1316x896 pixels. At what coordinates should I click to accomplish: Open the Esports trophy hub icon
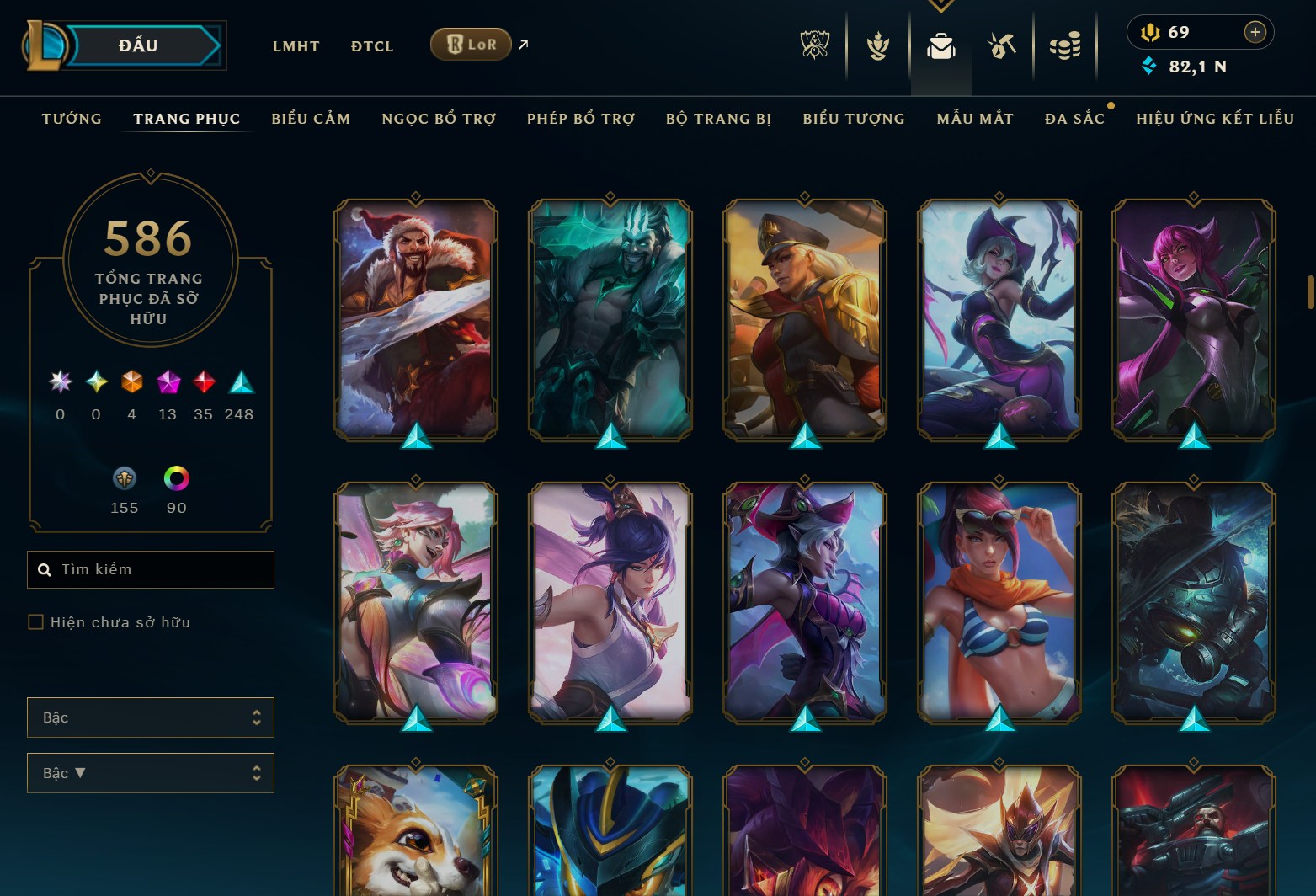pyautogui.click(x=813, y=44)
